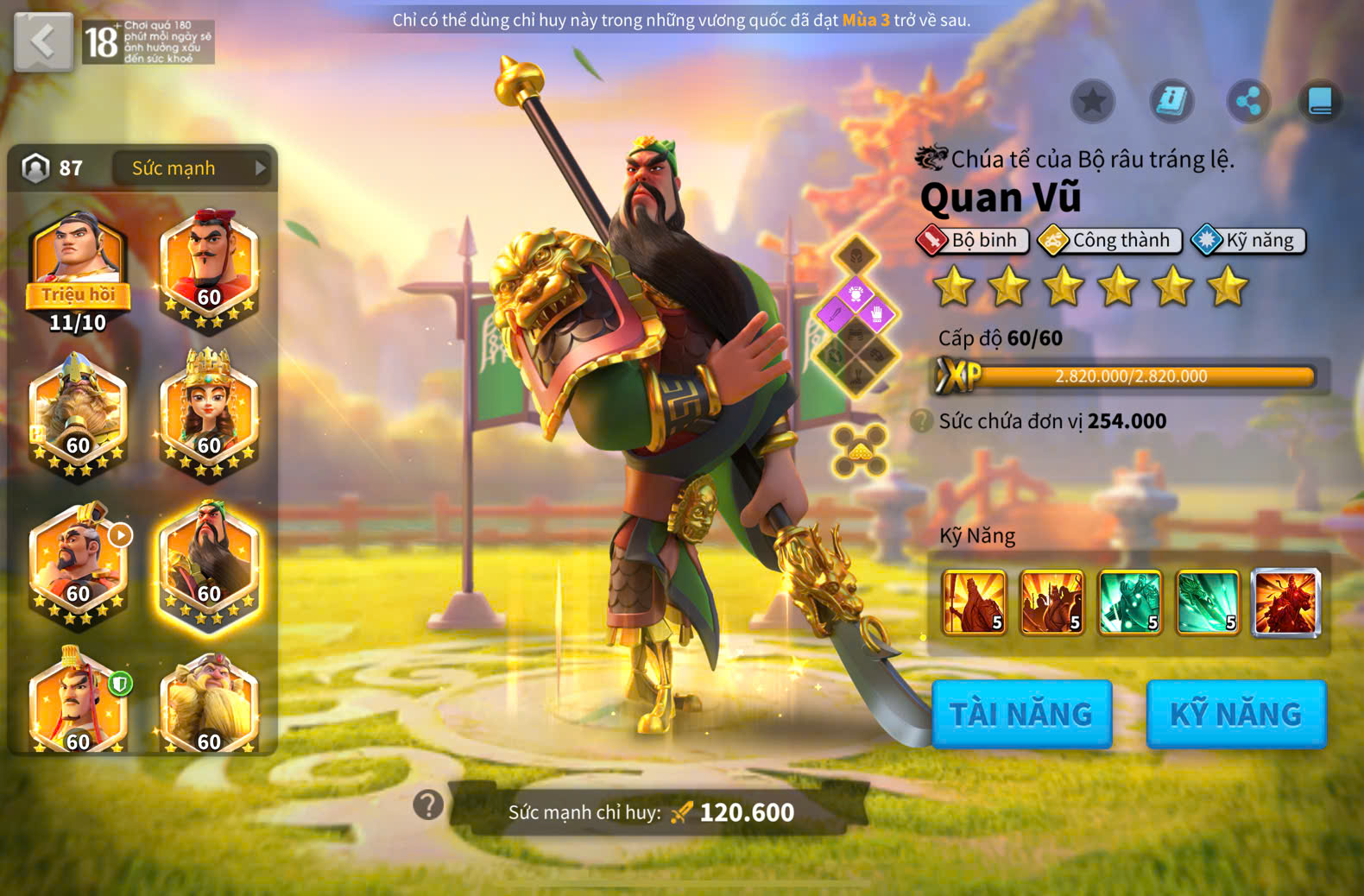Open the book icon in top corner
This screenshot has width=1364, height=896.
(1320, 102)
